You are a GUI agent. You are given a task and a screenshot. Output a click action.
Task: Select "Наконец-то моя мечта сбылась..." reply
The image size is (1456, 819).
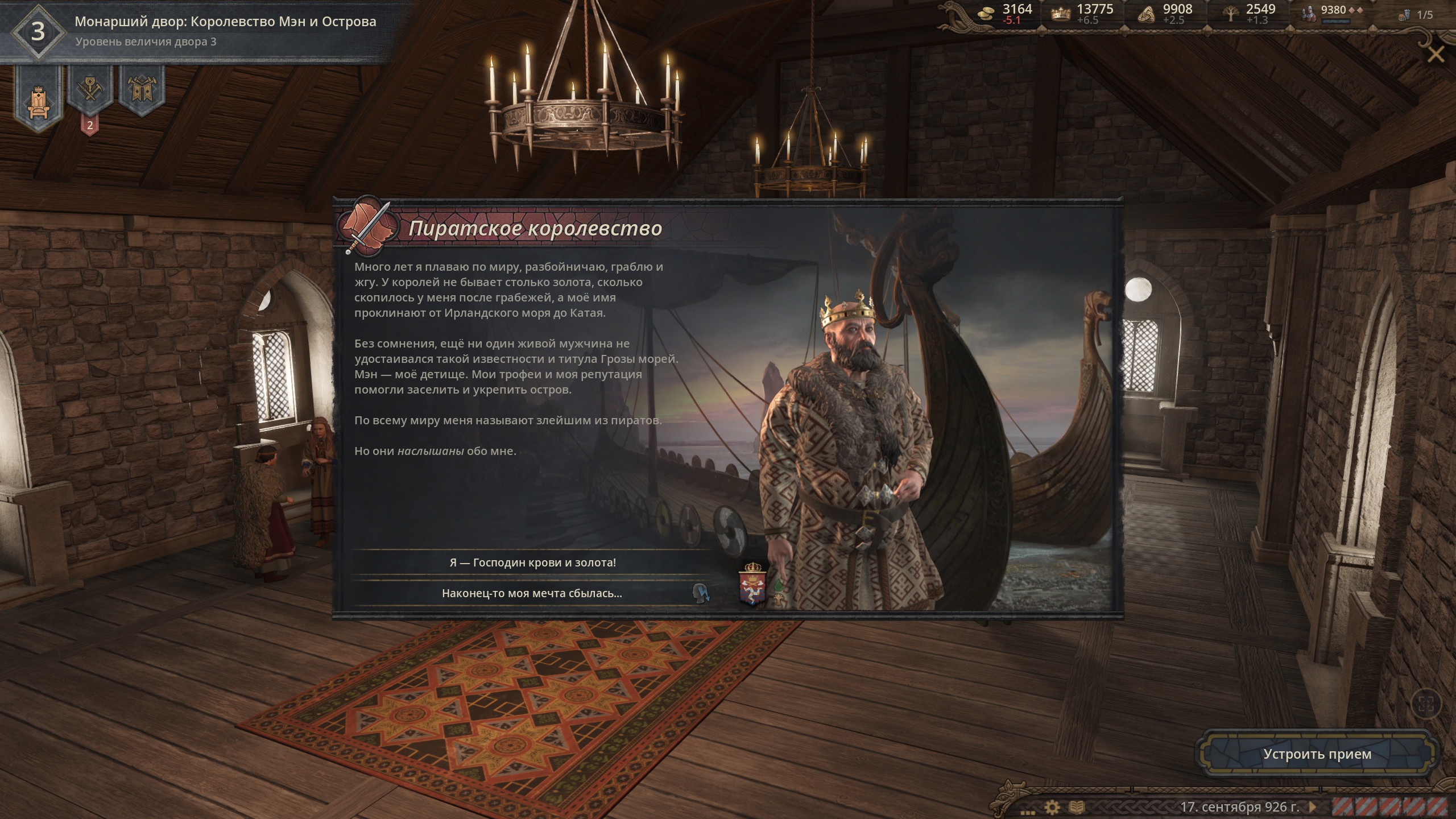pos(532,593)
